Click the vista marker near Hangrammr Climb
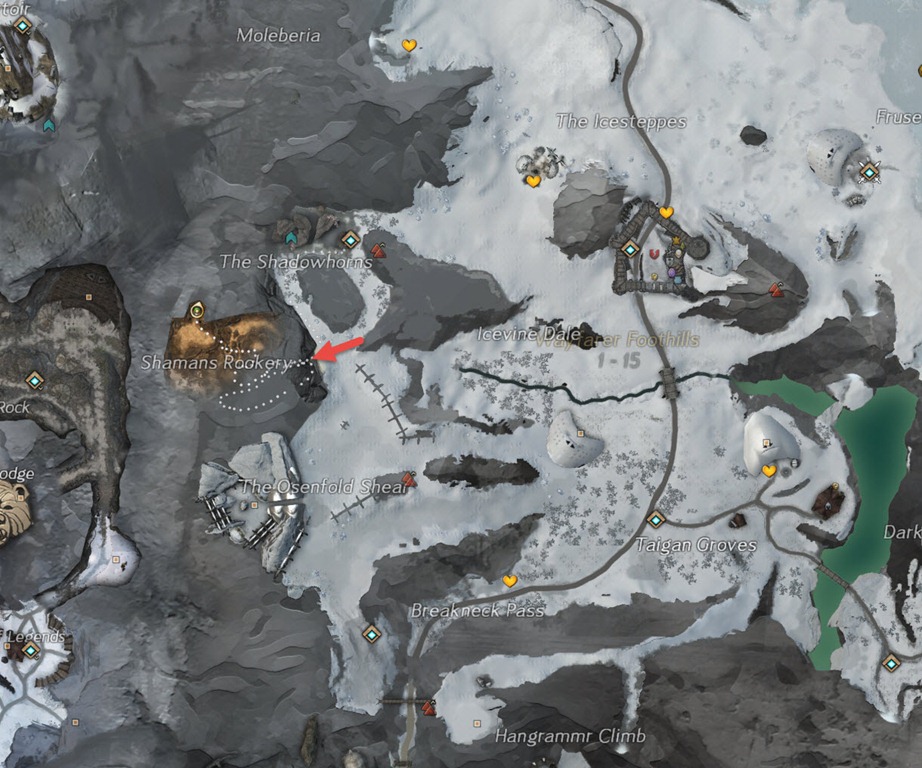 coord(429,708)
